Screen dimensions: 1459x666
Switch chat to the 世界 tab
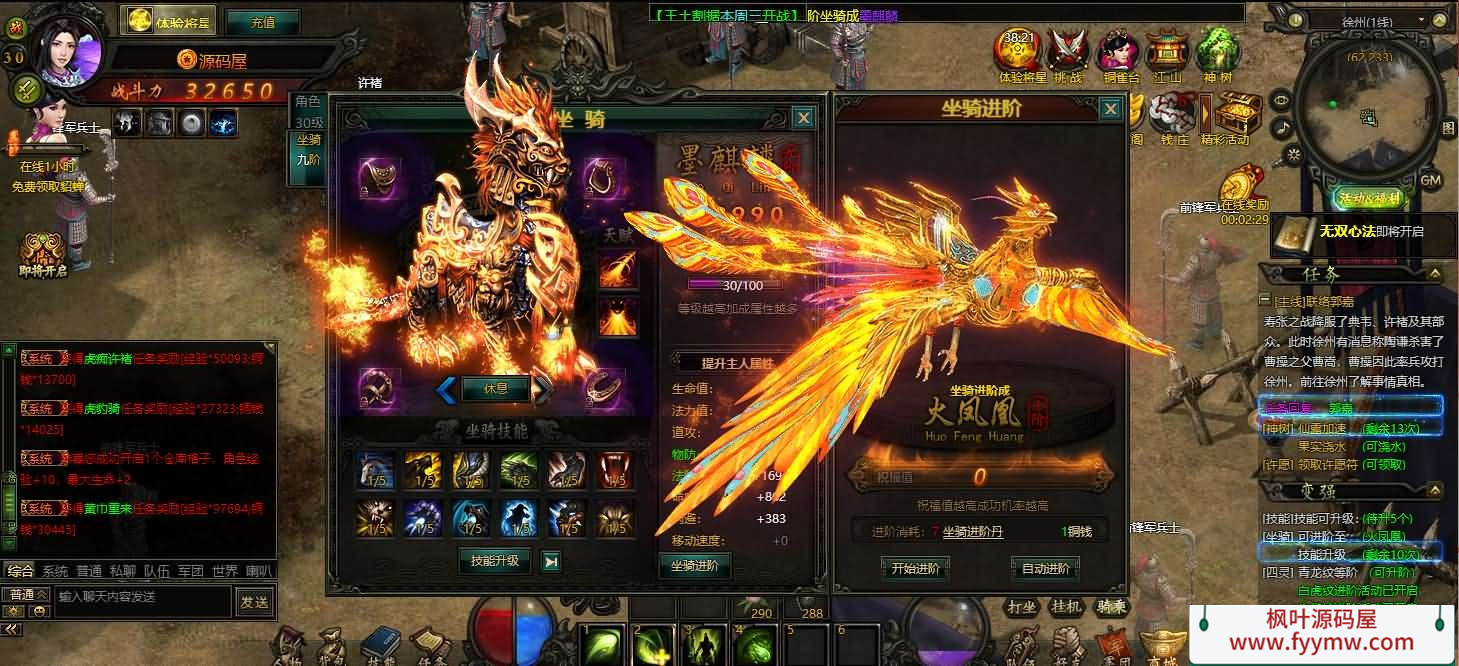[224, 572]
